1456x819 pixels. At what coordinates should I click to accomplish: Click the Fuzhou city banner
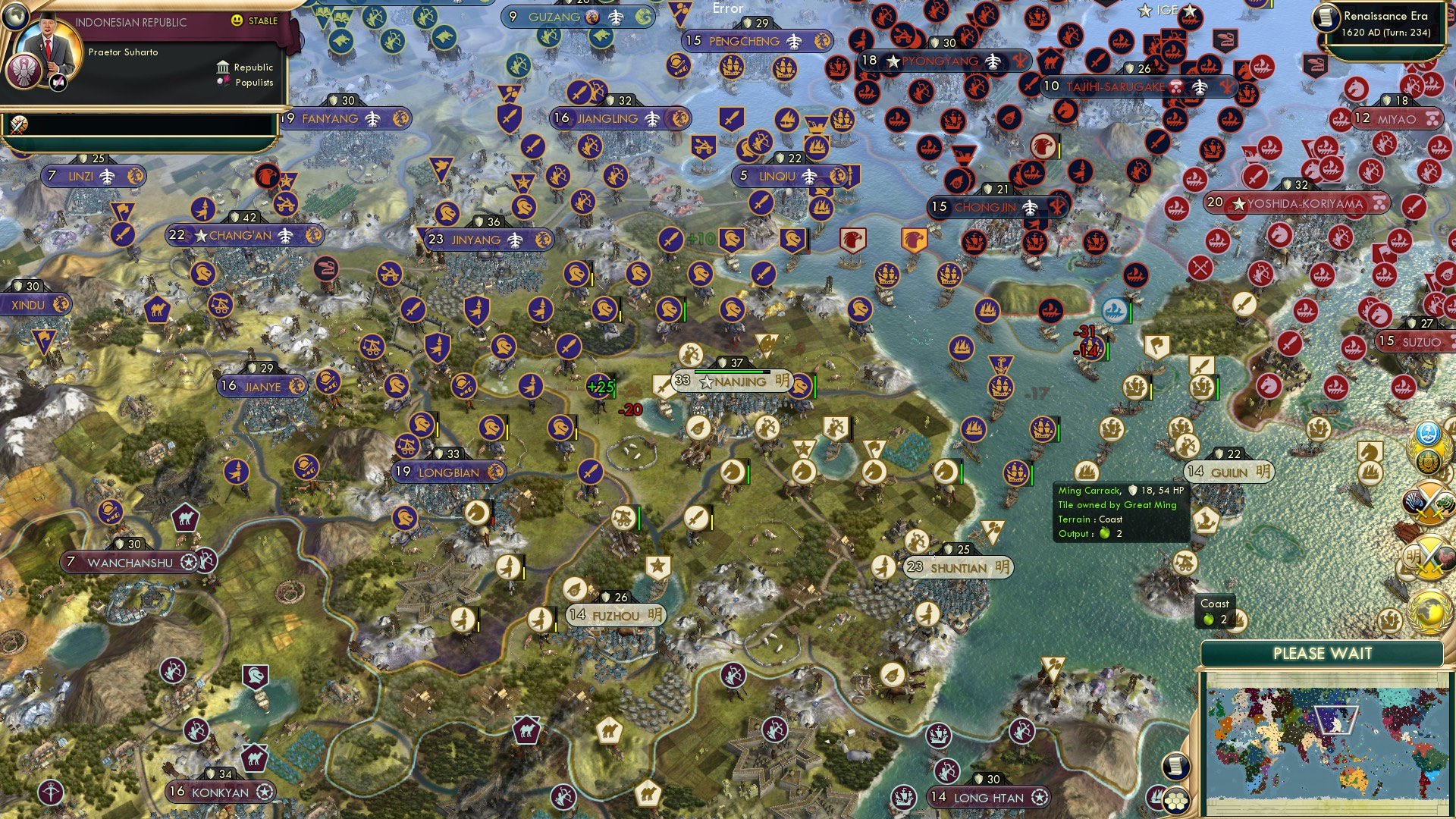pos(616,617)
